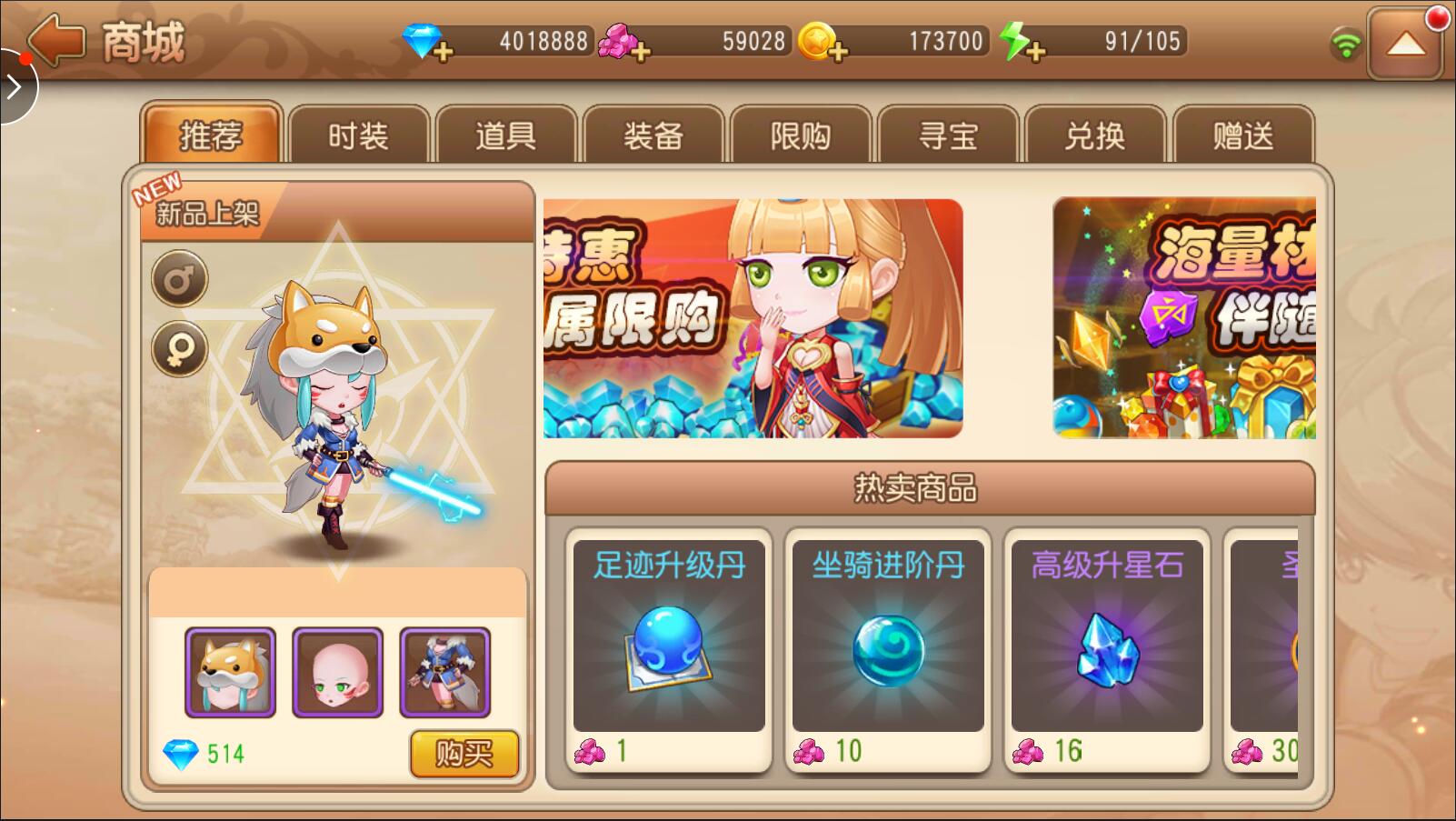Buy gold coins with the coin plus icon

pos(841,51)
